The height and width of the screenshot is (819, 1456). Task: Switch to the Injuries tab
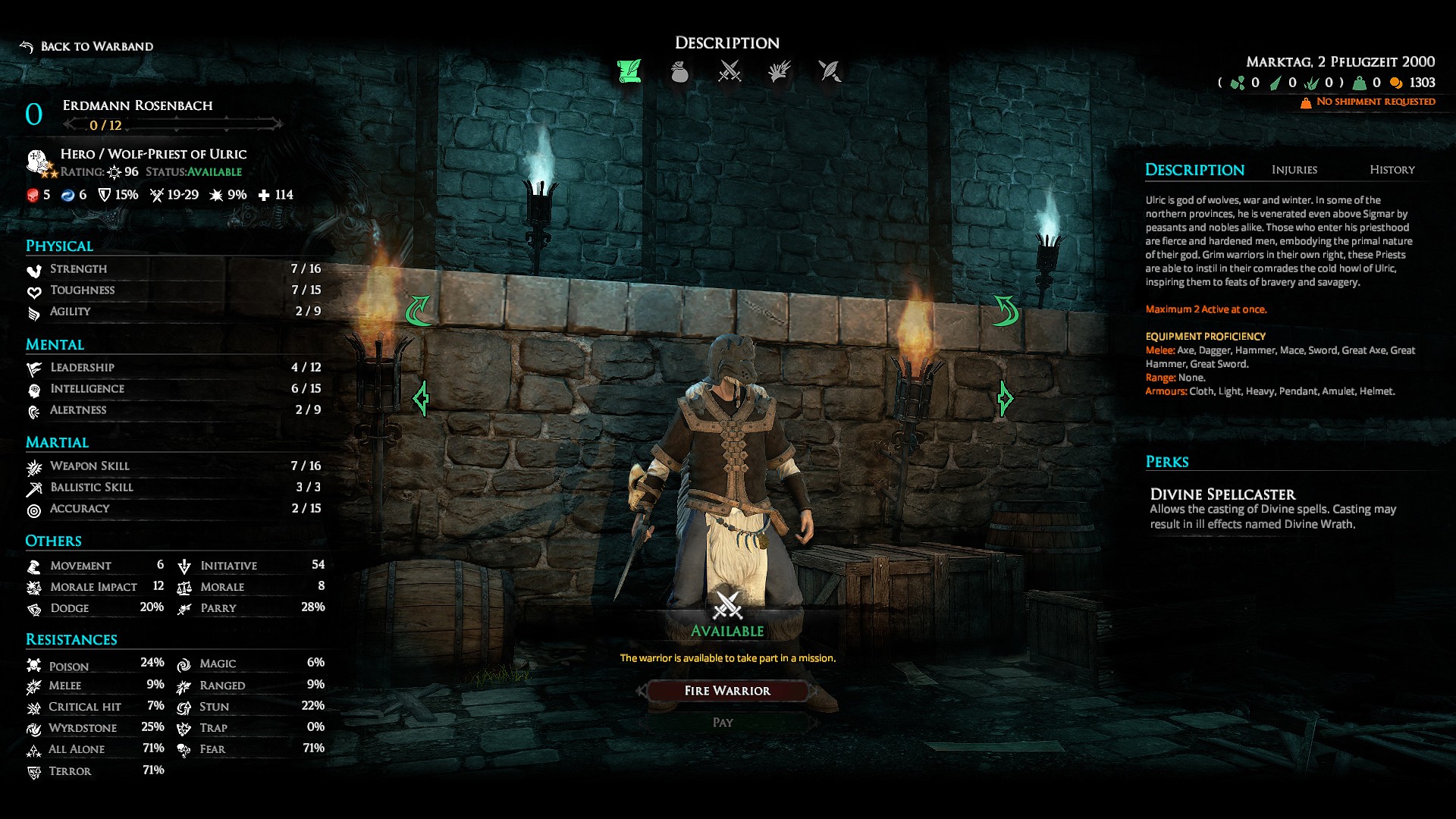point(1294,170)
